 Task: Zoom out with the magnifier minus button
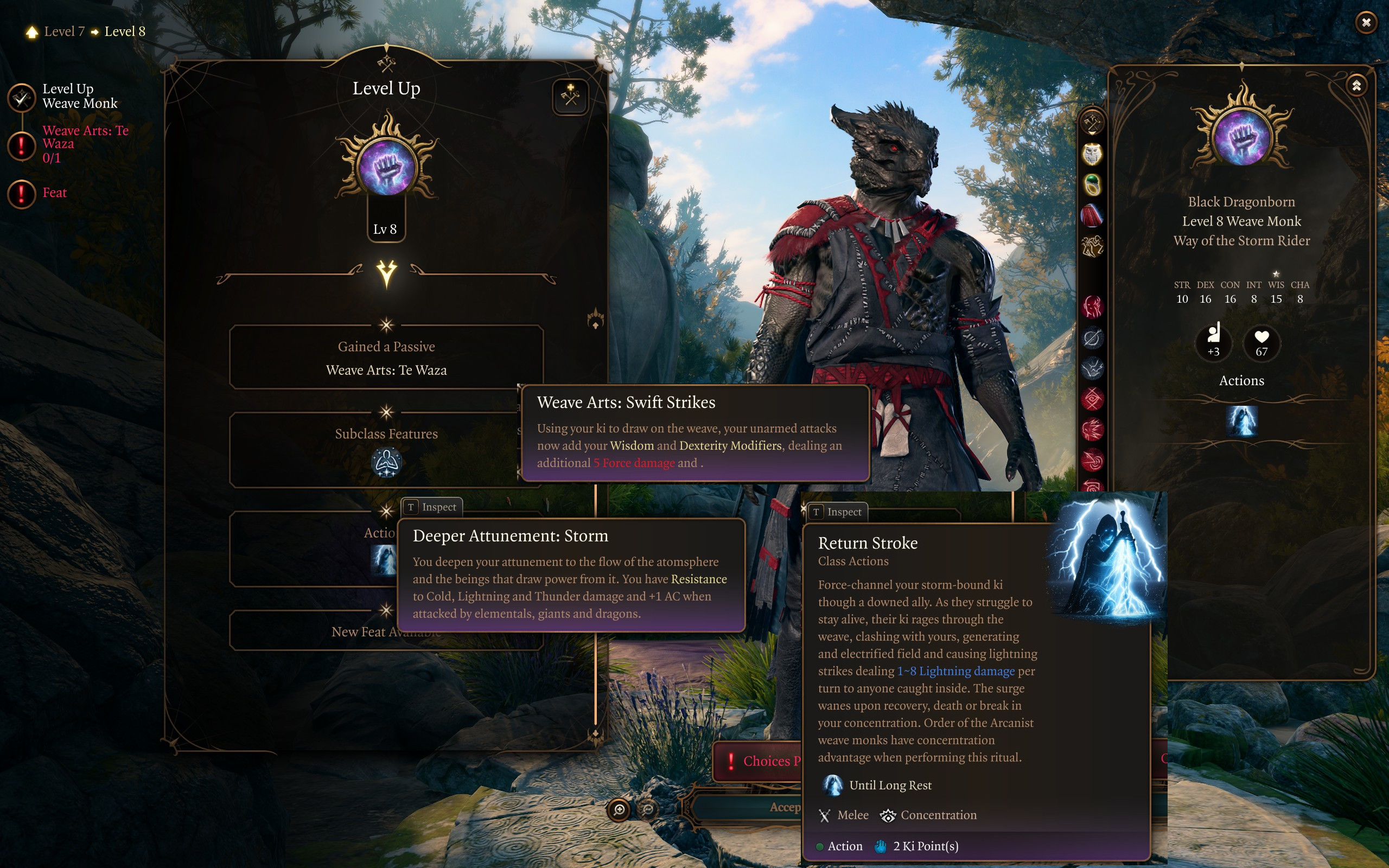pos(648,809)
